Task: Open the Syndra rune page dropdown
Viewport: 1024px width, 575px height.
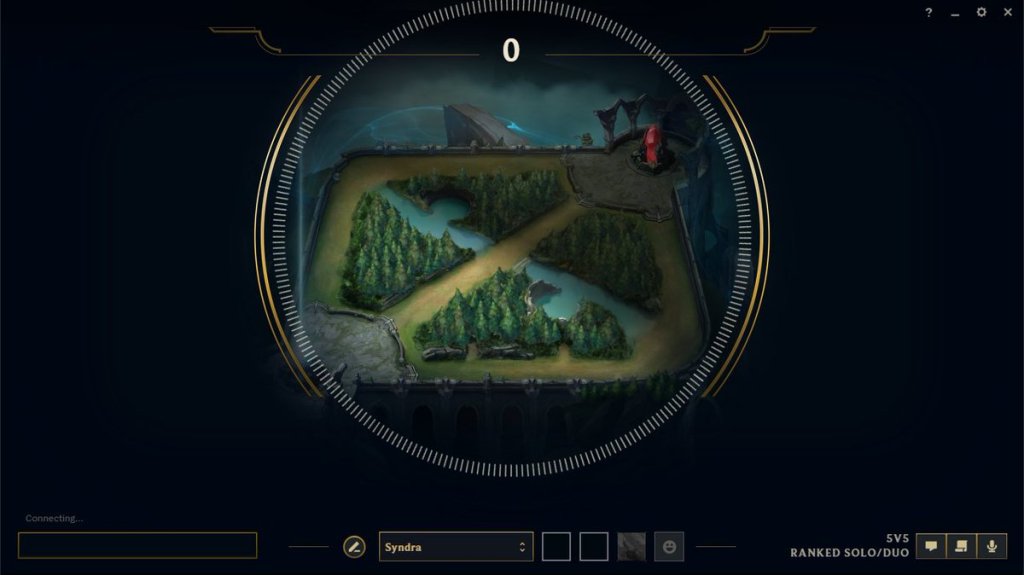Action: tap(455, 547)
